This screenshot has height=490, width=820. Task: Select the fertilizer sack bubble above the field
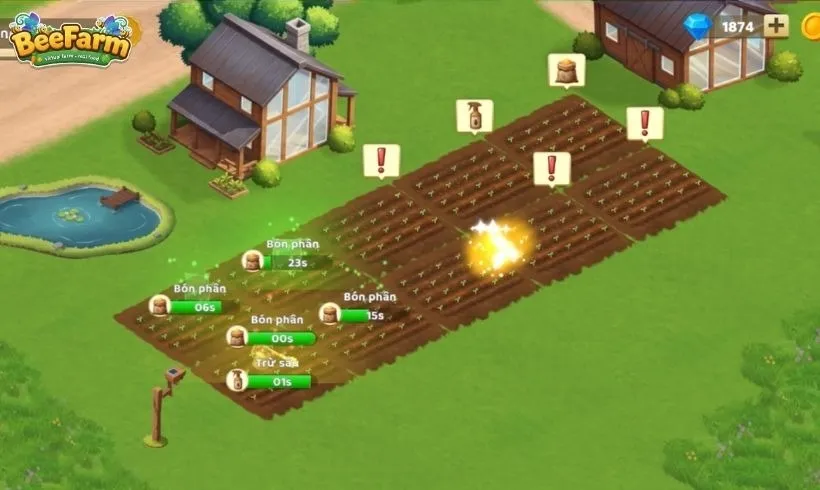pyautogui.click(x=566, y=70)
